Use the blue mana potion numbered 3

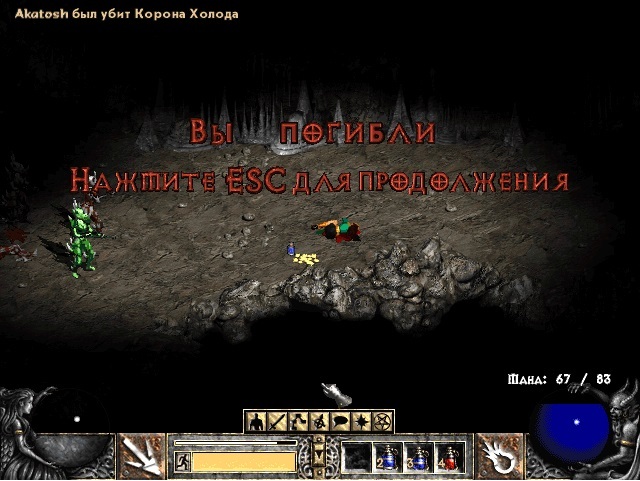pos(419,457)
